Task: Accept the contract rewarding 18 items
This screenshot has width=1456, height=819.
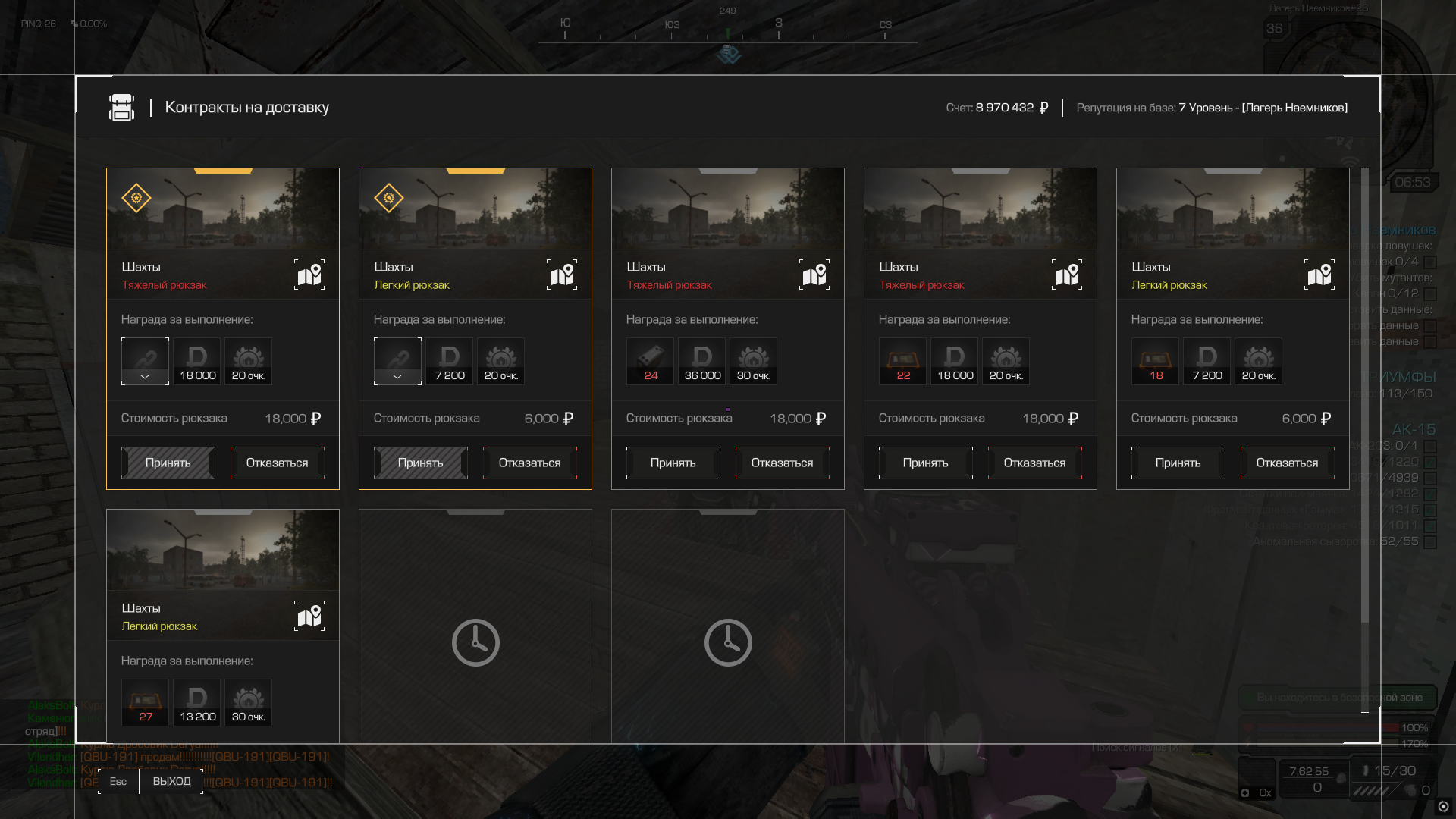Action: pyautogui.click(x=1178, y=463)
